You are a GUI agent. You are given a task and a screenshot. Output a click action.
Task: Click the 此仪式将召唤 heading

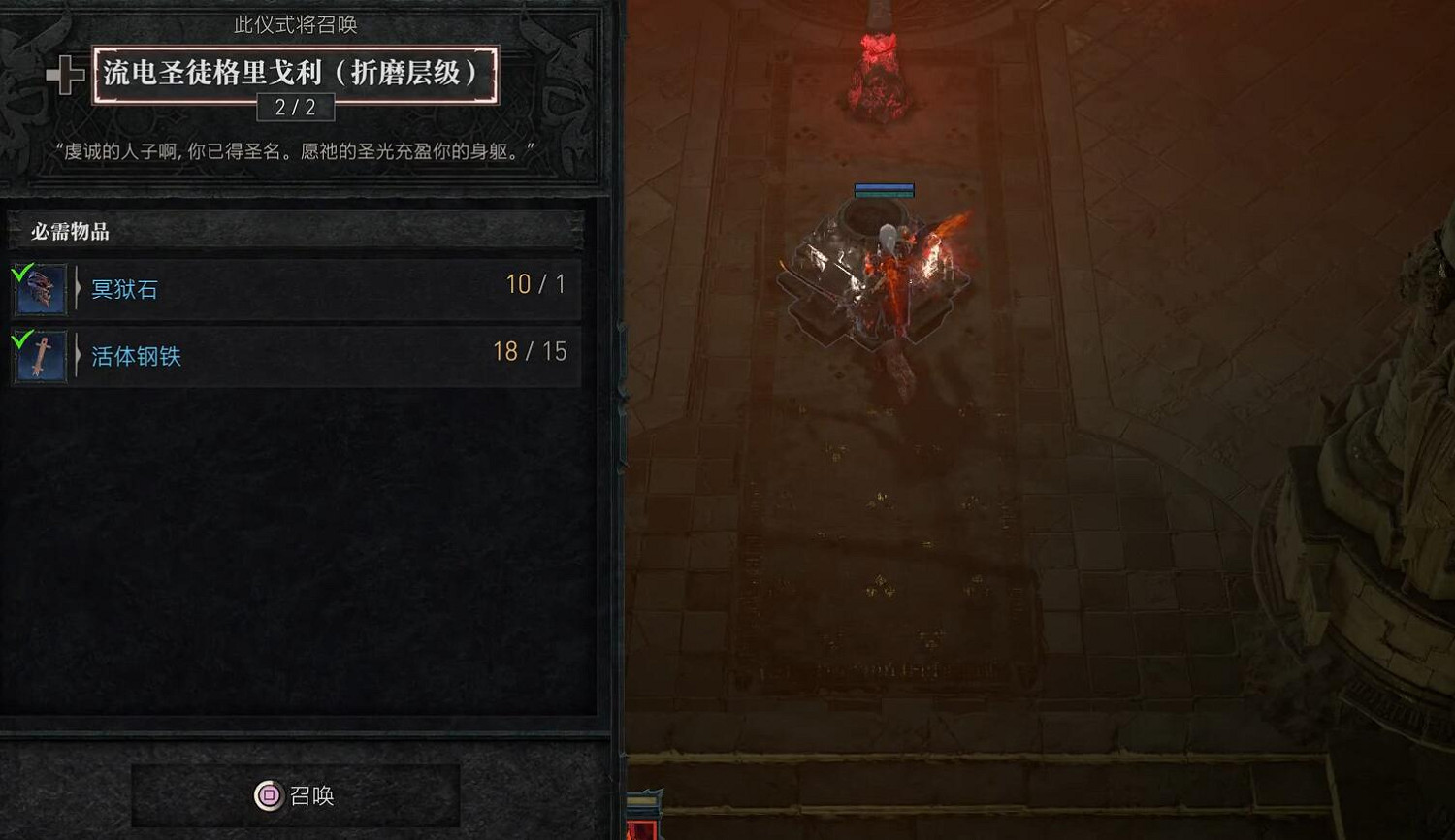click(295, 24)
